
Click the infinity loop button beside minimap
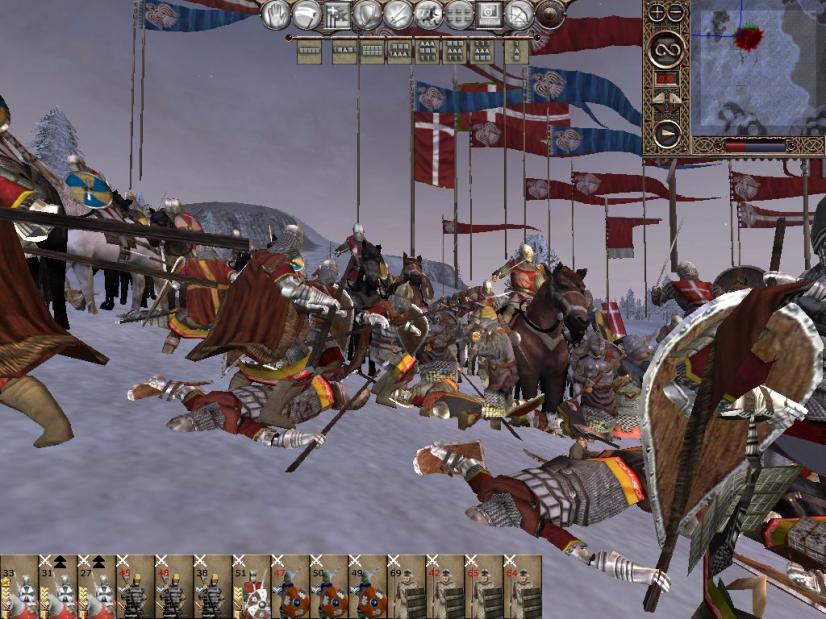click(x=665, y=49)
